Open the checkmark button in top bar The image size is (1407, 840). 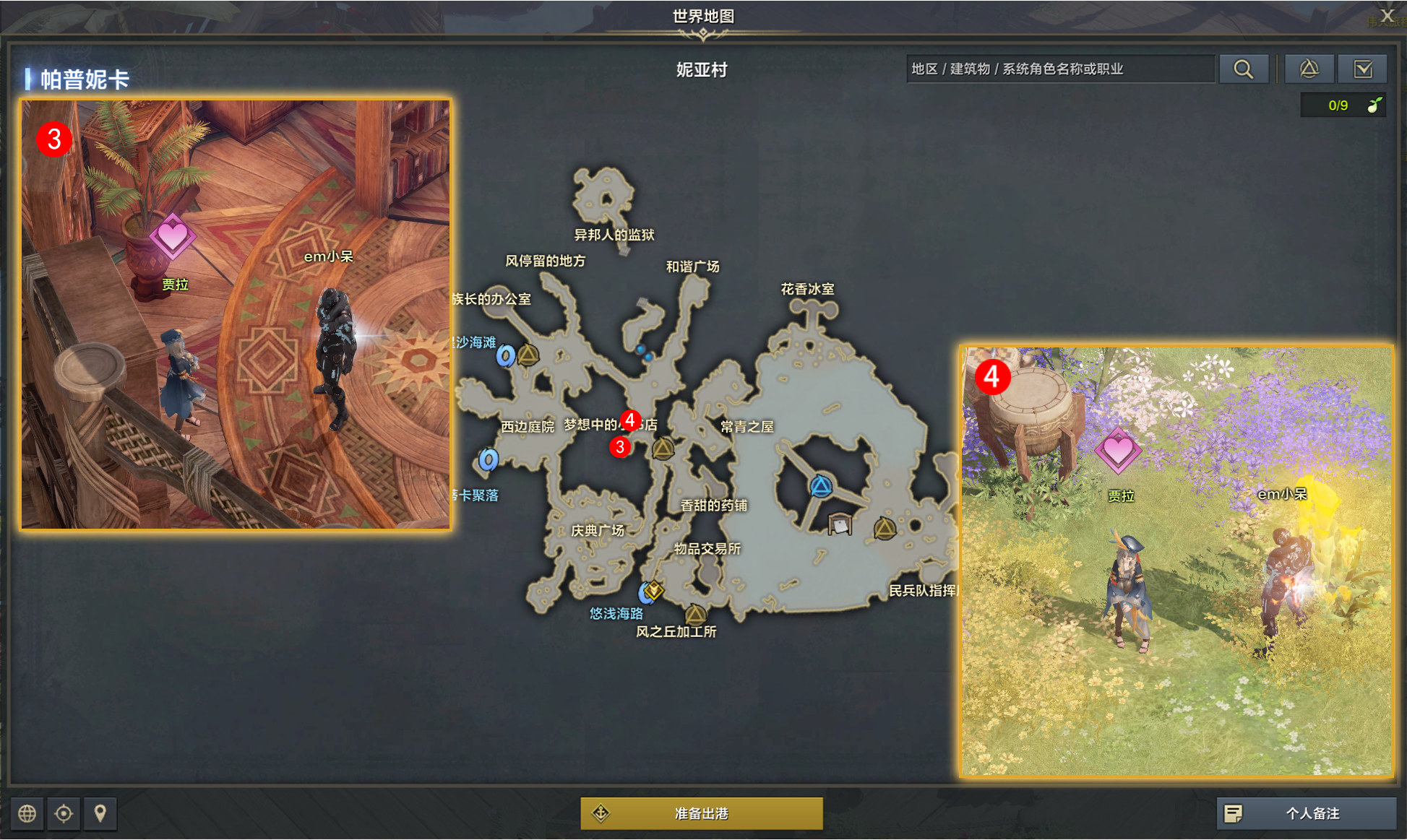click(x=1362, y=69)
